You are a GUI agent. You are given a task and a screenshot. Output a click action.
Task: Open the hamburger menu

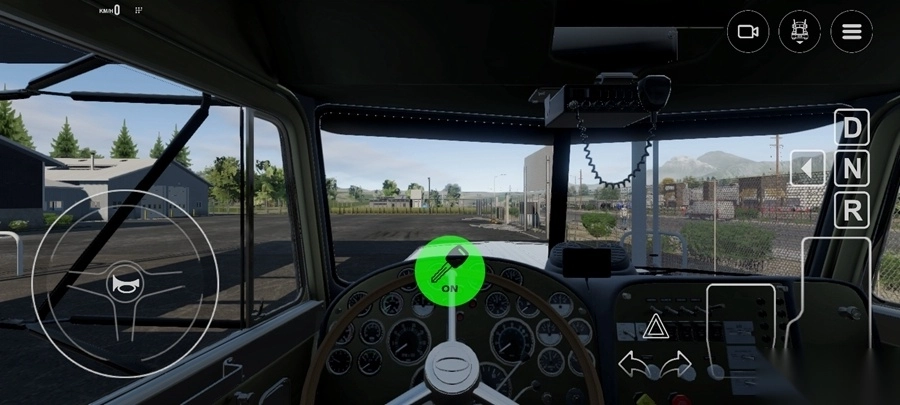(x=851, y=32)
